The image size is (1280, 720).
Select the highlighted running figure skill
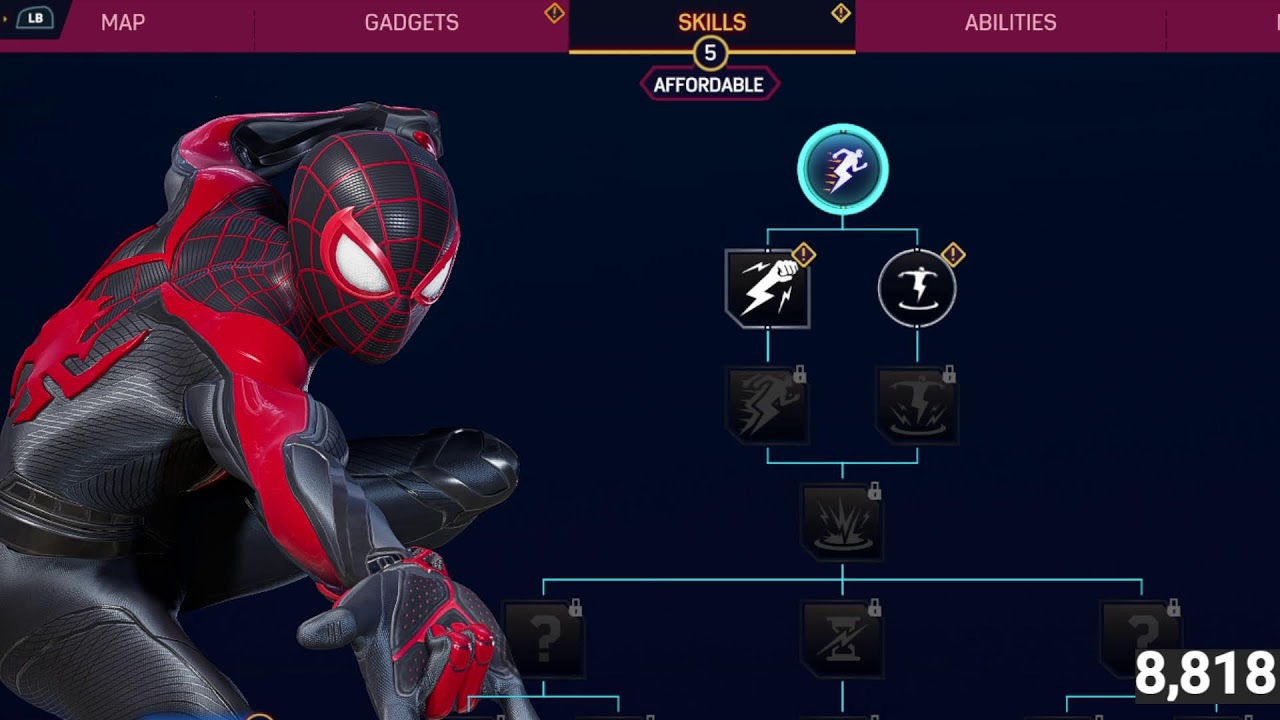tap(842, 170)
